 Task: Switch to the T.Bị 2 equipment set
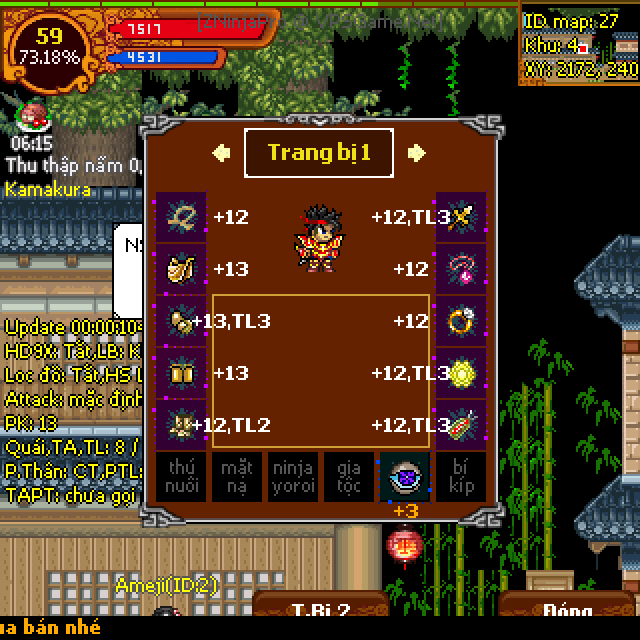click(x=320, y=612)
